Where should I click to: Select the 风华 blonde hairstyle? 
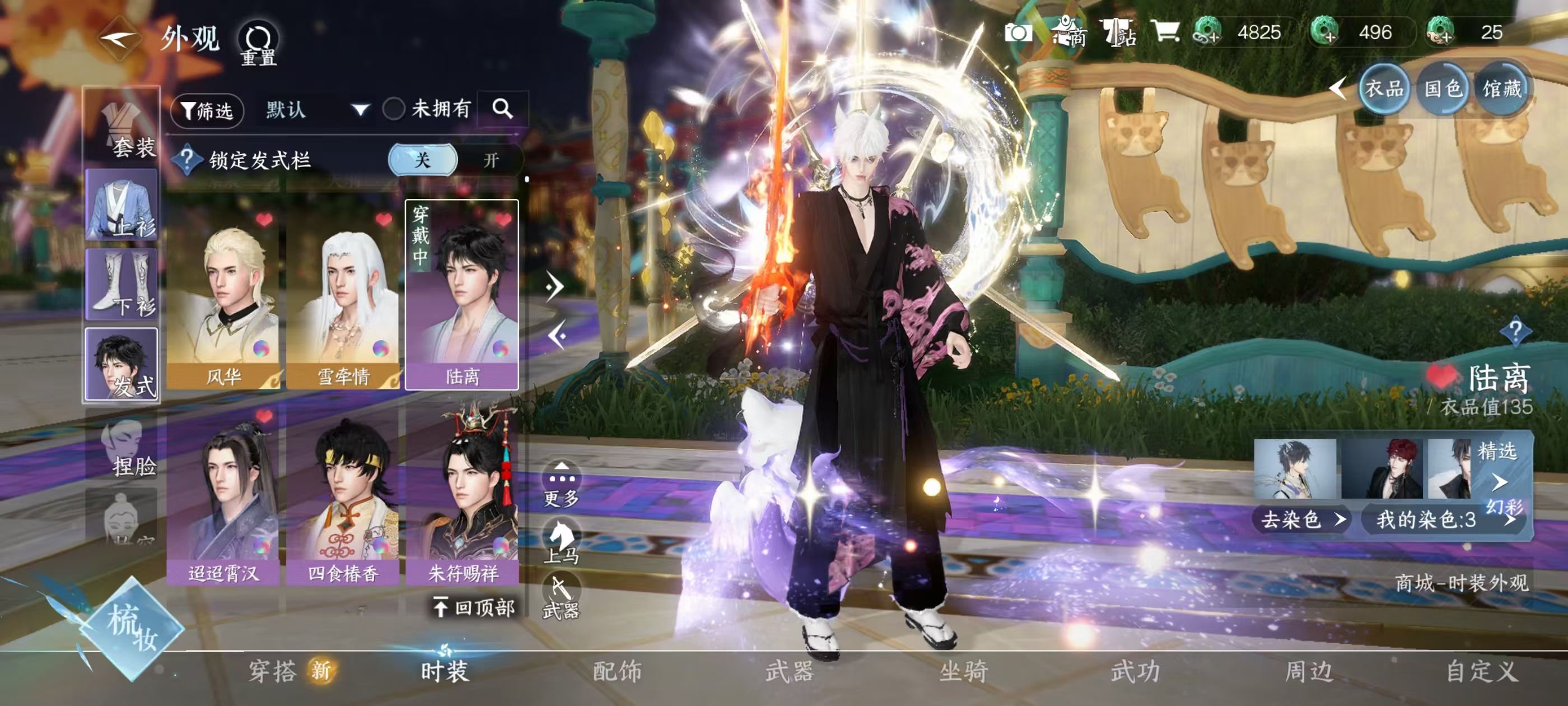click(x=223, y=299)
